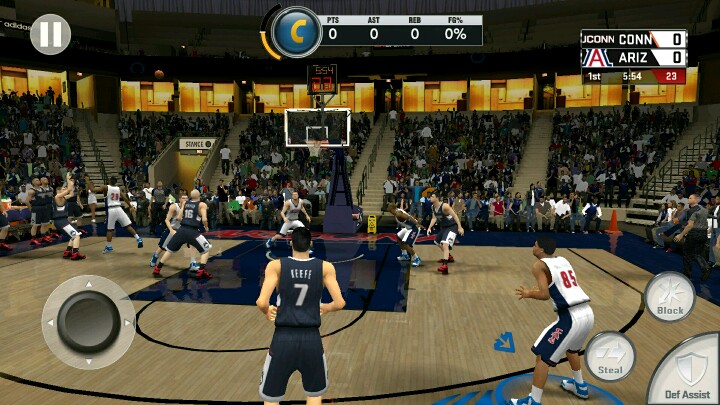The width and height of the screenshot is (720, 405).
Task: Tap the Steal button
Action: pos(609,356)
